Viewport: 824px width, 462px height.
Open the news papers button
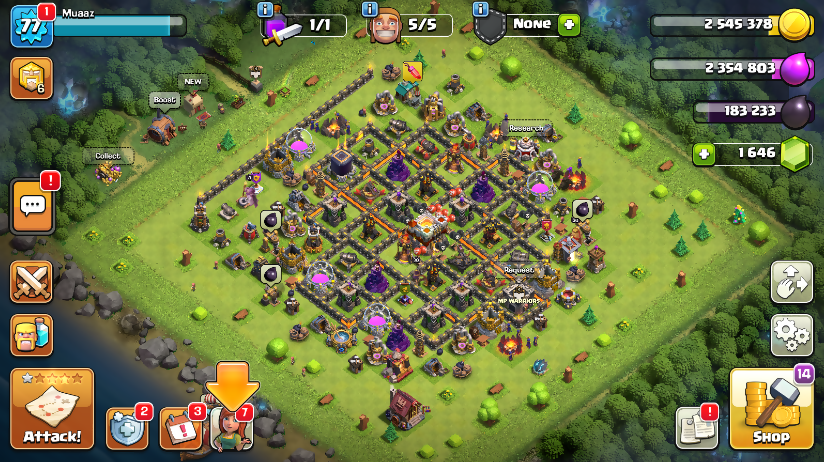696,427
